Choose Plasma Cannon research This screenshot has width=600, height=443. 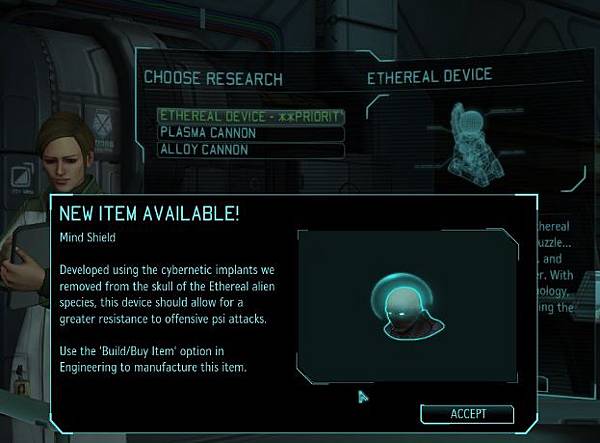click(x=250, y=133)
